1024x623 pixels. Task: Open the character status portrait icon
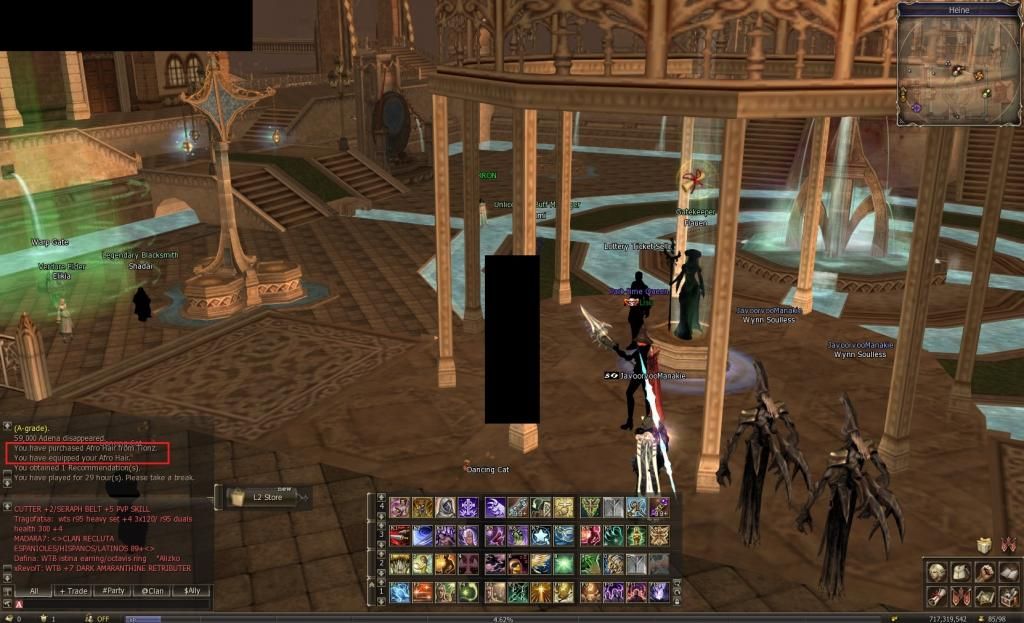[x=937, y=573]
